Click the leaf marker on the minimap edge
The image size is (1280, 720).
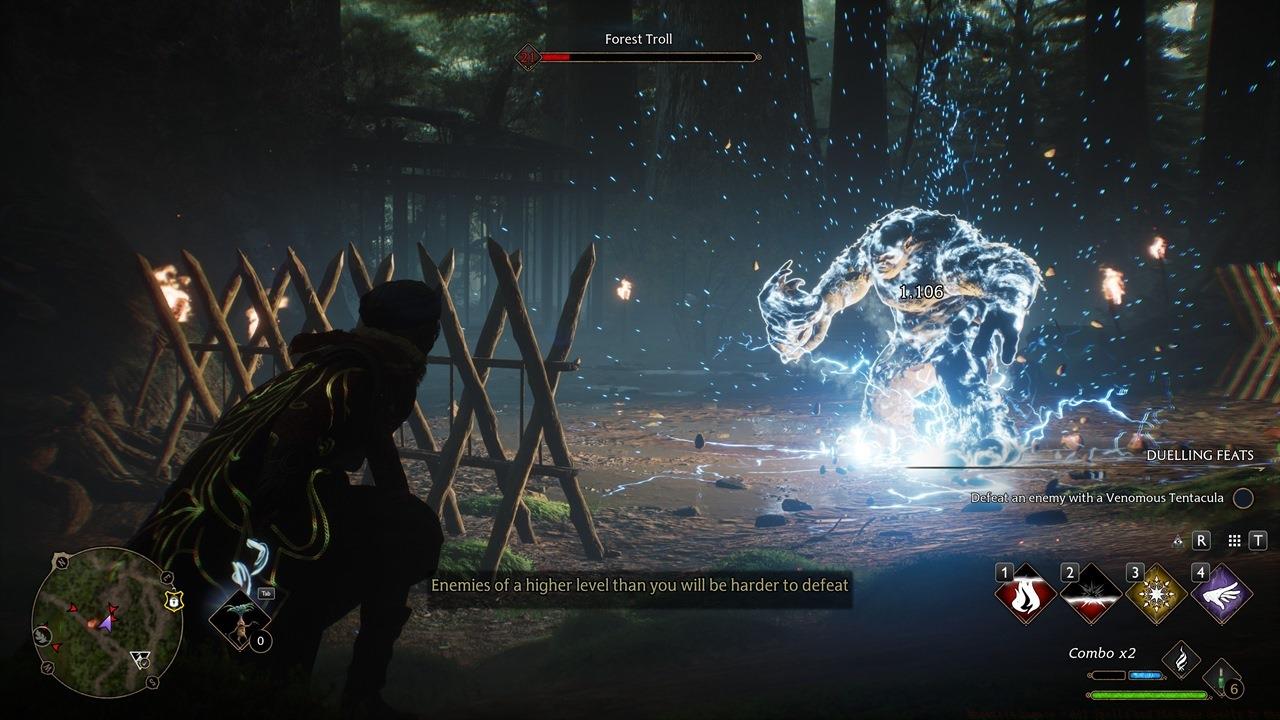pyautogui.click(x=43, y=634)
